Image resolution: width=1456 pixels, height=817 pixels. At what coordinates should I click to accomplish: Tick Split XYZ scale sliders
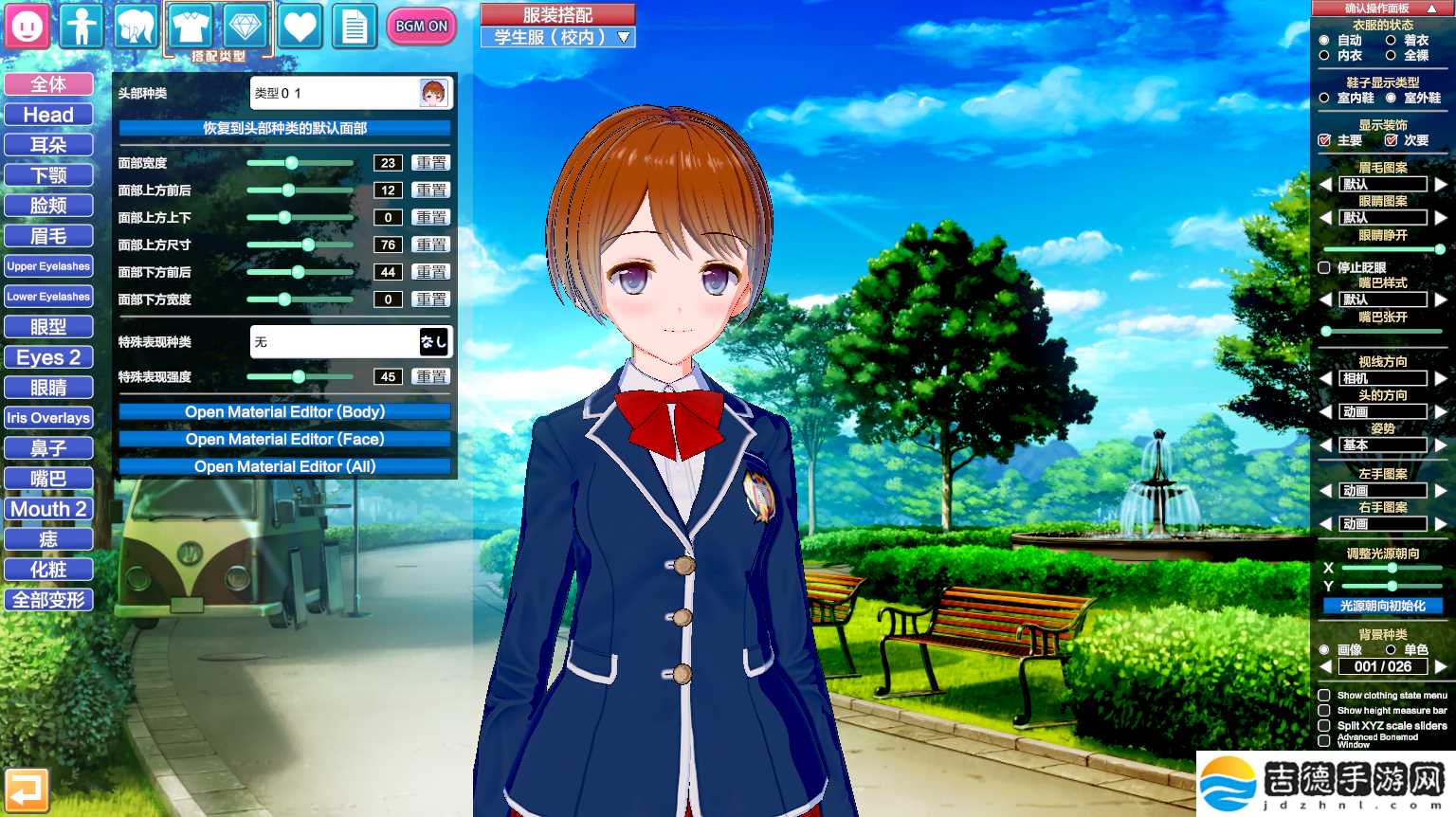[x=1324, y=725]
